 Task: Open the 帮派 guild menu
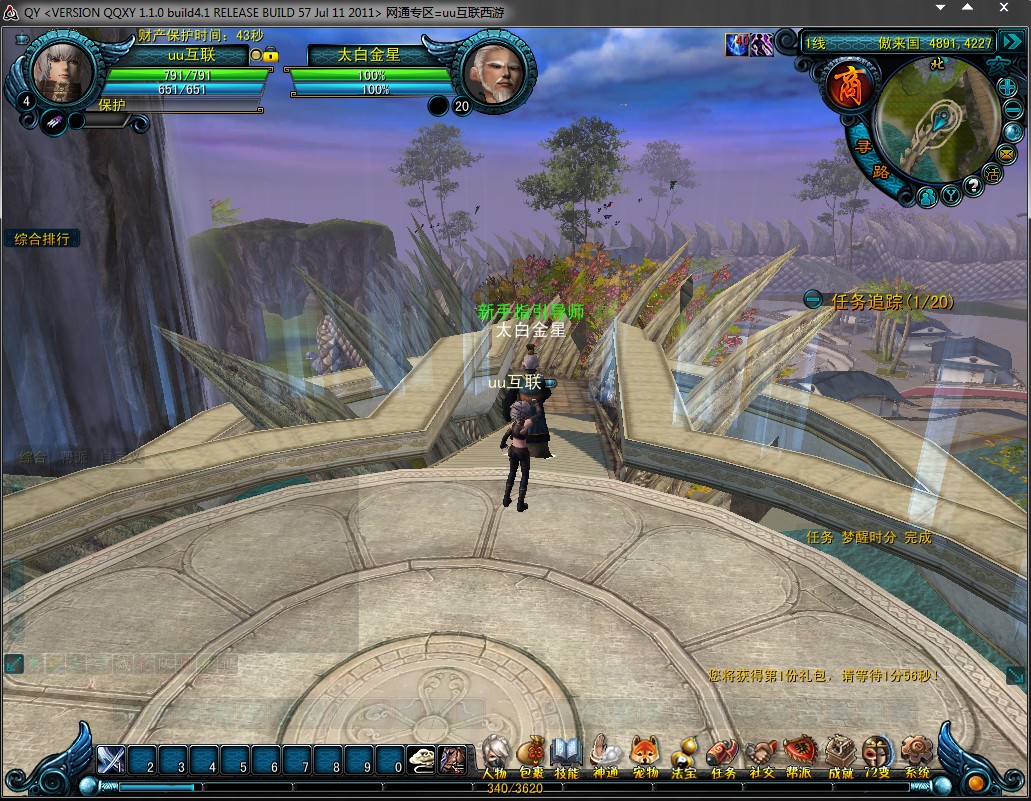(800, 755)
